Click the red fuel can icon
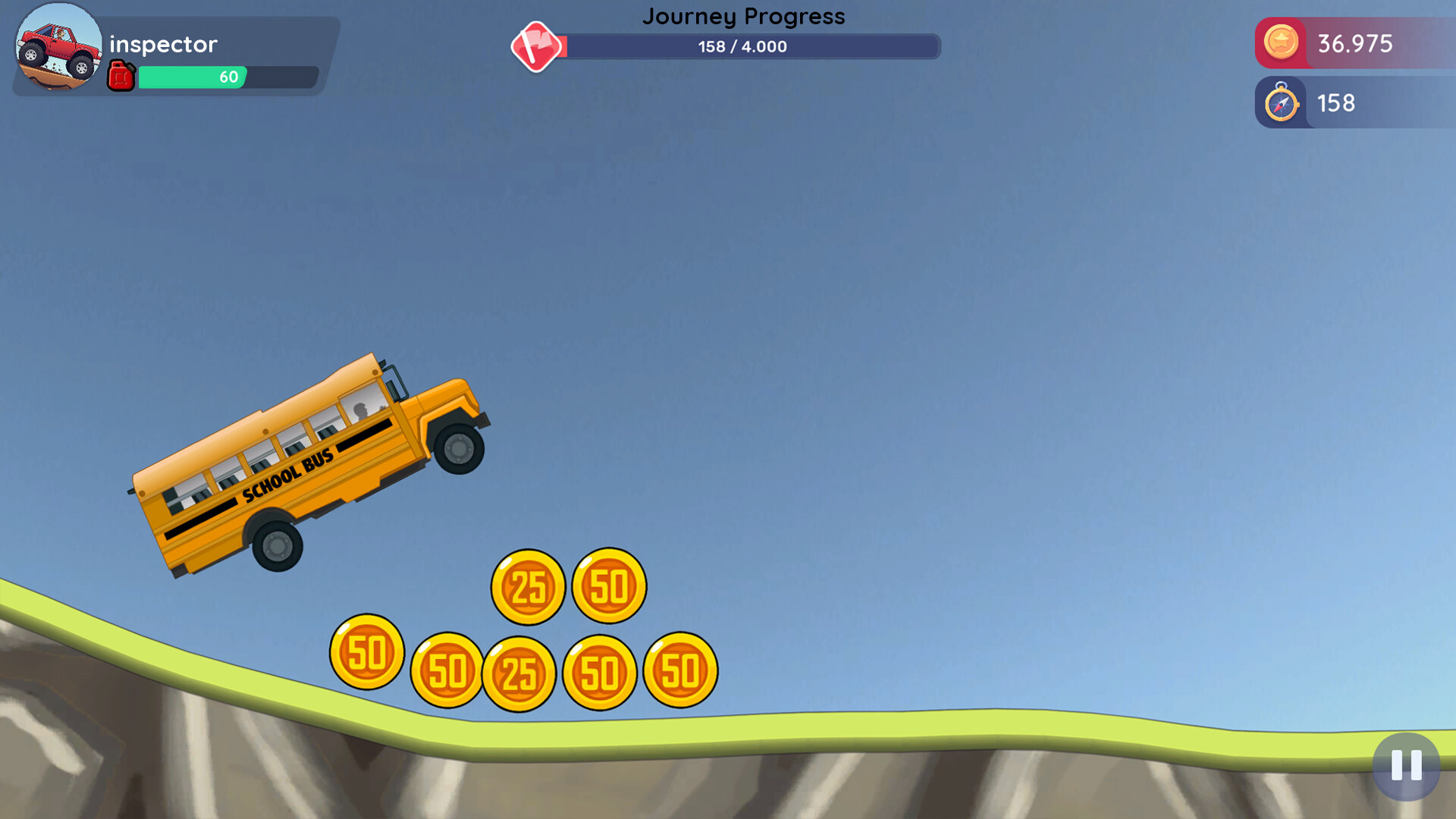Viewport: 1456px width, 819px height. pyautogui.click(x=121, y=76)
